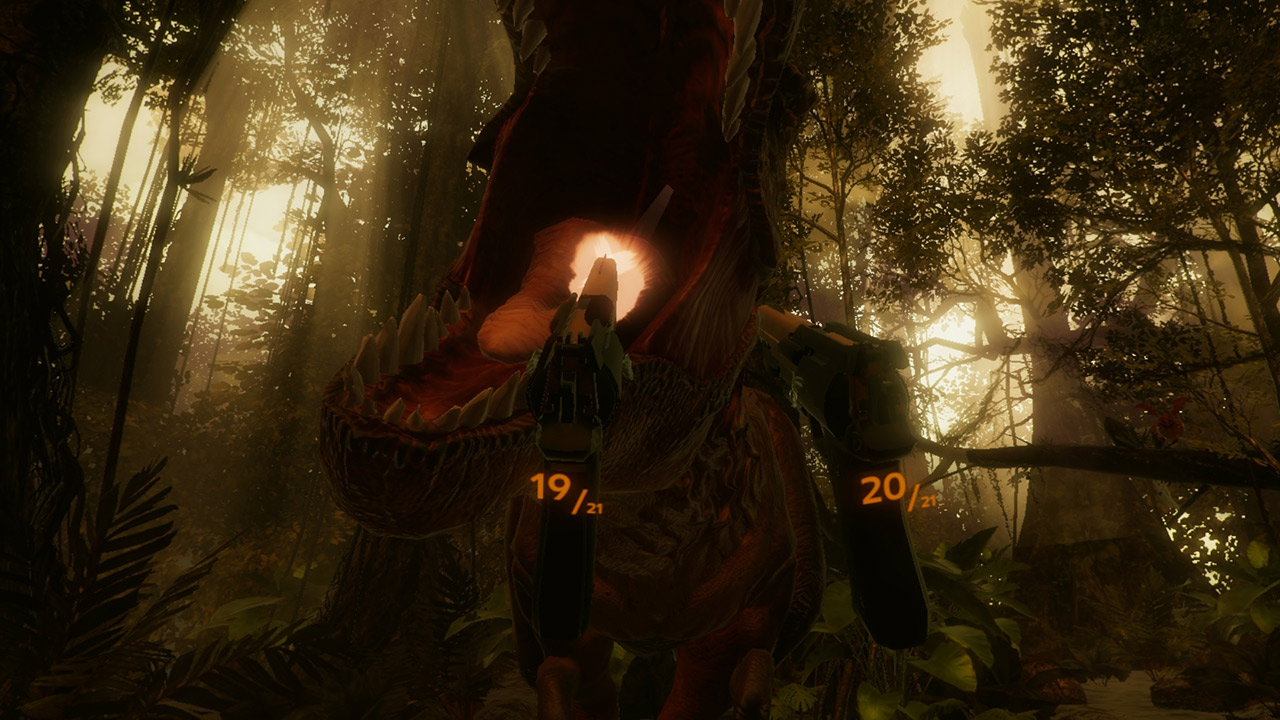
Task: Click the red flower on the right side
Action: 1166,420
